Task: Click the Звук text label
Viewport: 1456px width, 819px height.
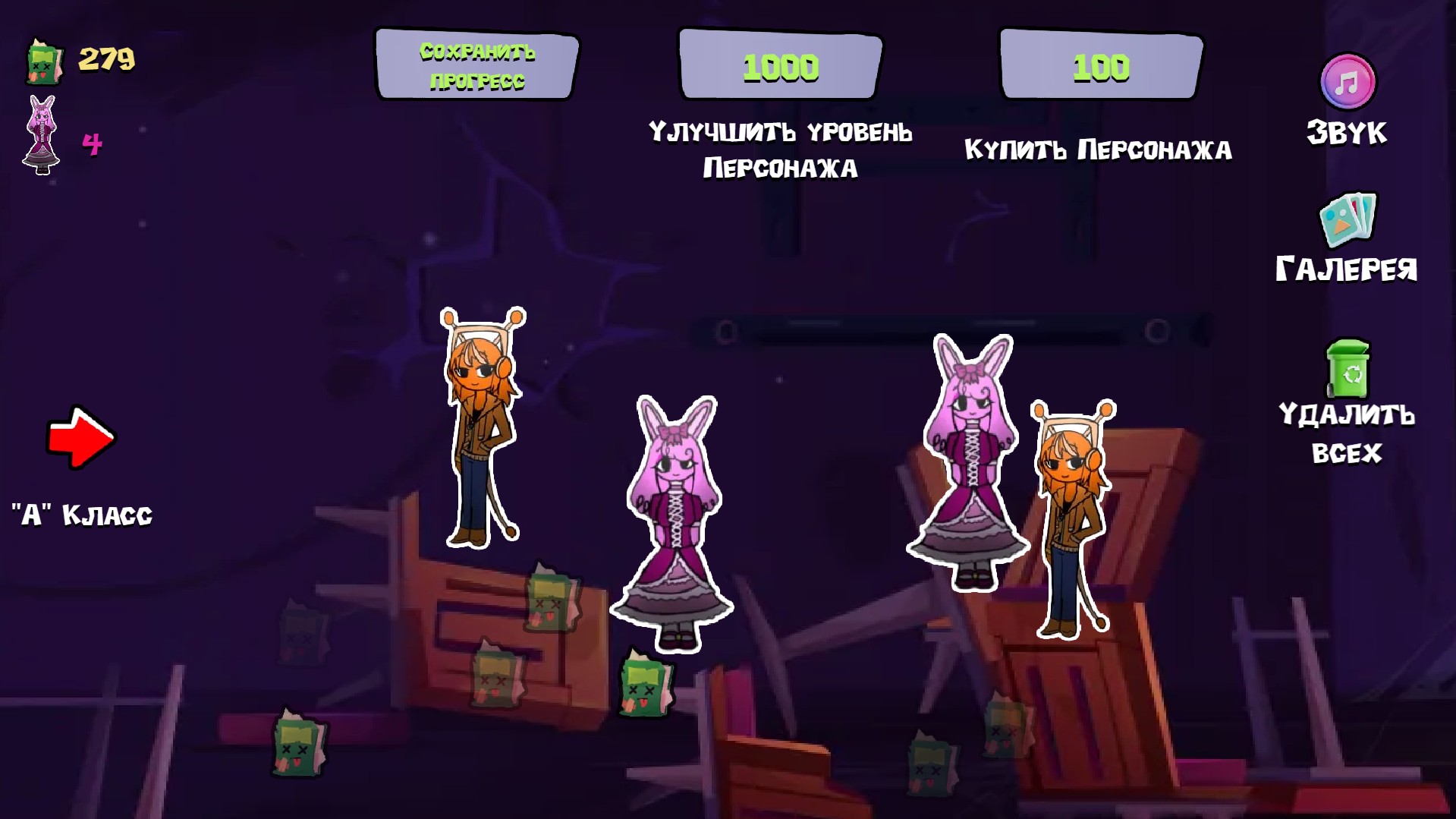Action: point(1347,134)
